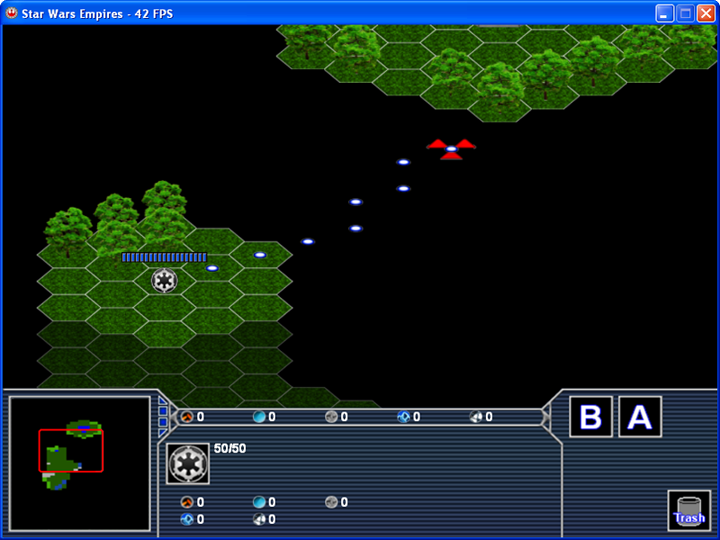
Task: Close the Star Wars Empires window
Action: (706, 13)
